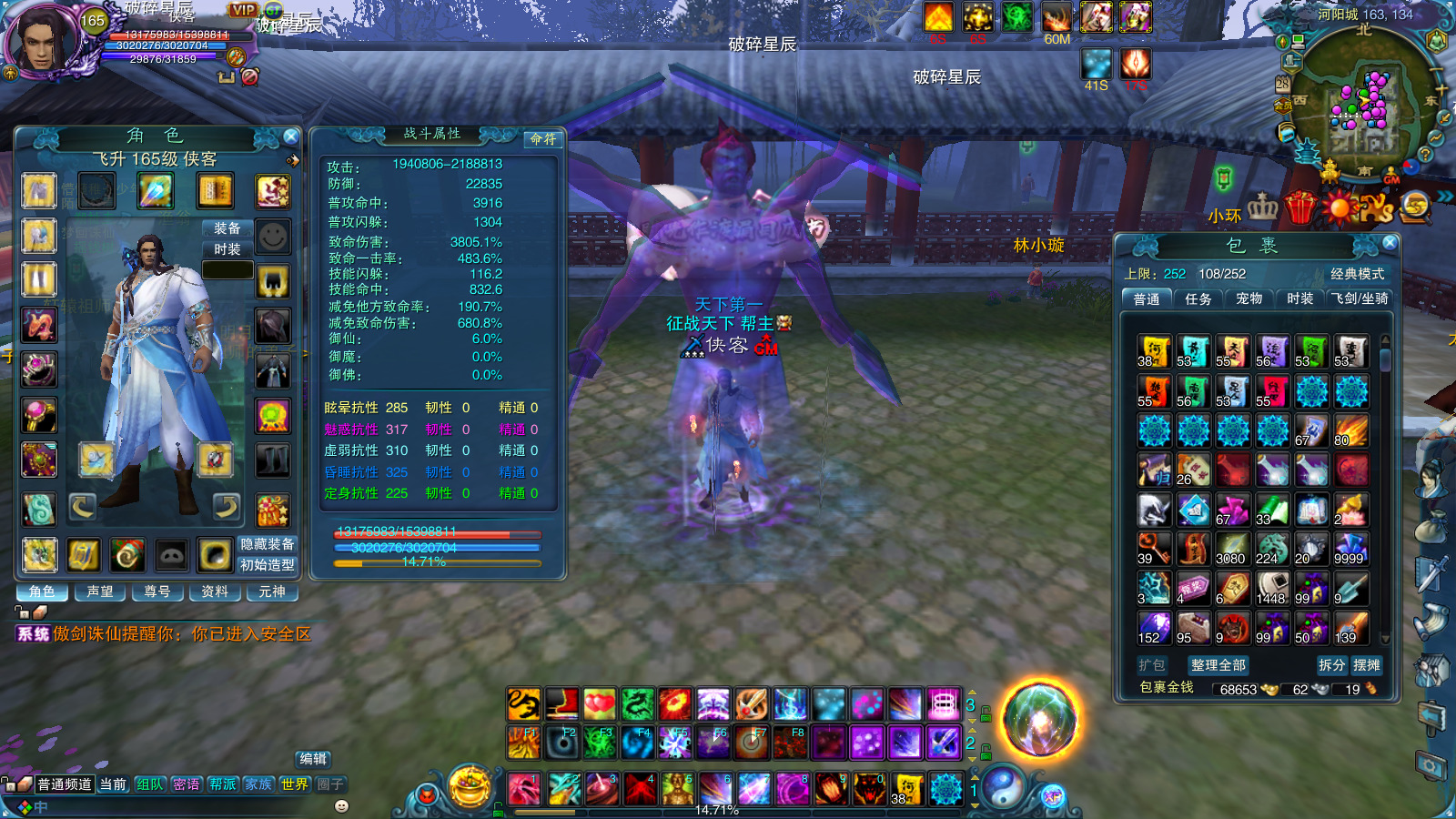The image size is (1456, 819).
Task: Toggle the 隐藏装备 hide equipment button
Action: 267,544
